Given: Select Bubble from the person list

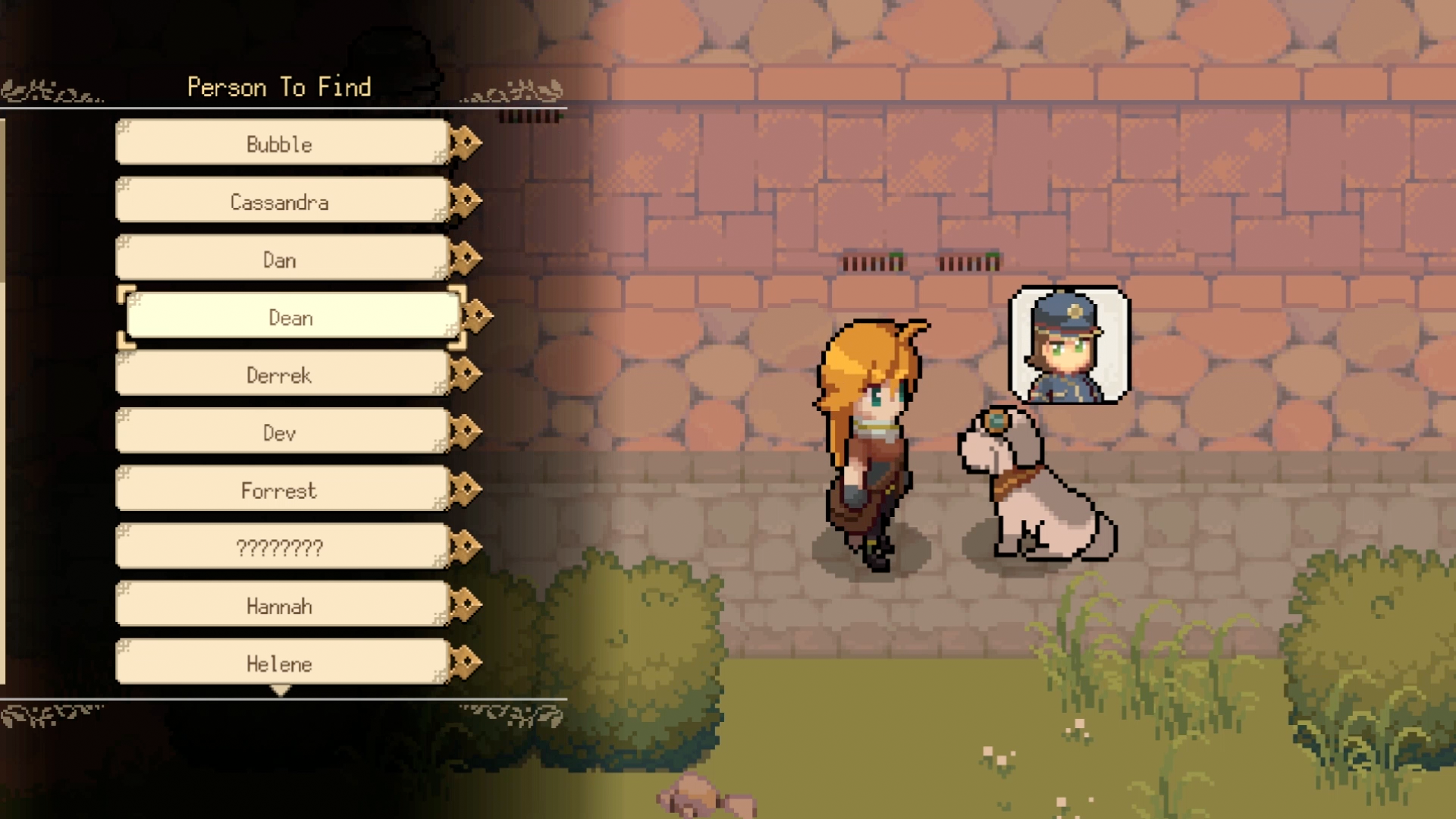Looking at the screenshot, I should 281,143.
